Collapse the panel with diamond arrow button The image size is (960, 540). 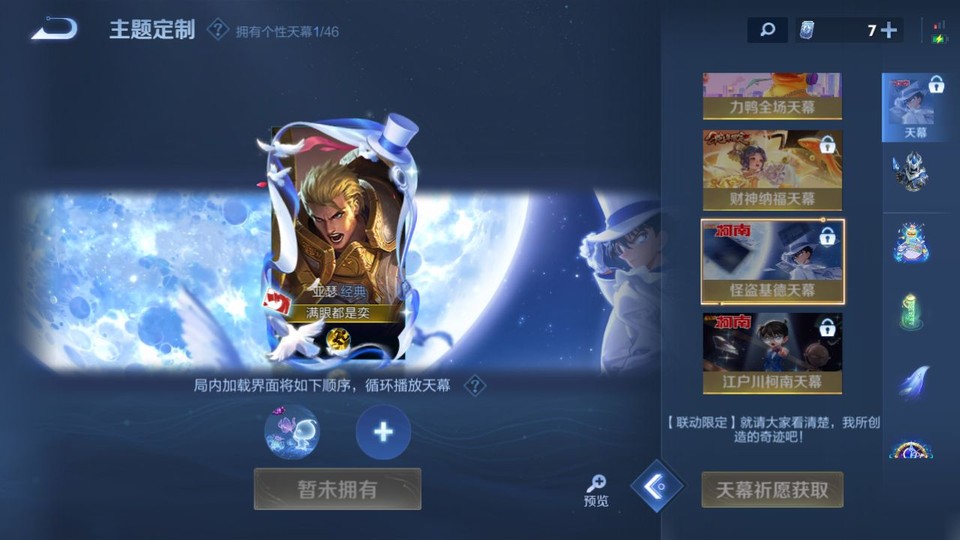(x=657, y=486)
